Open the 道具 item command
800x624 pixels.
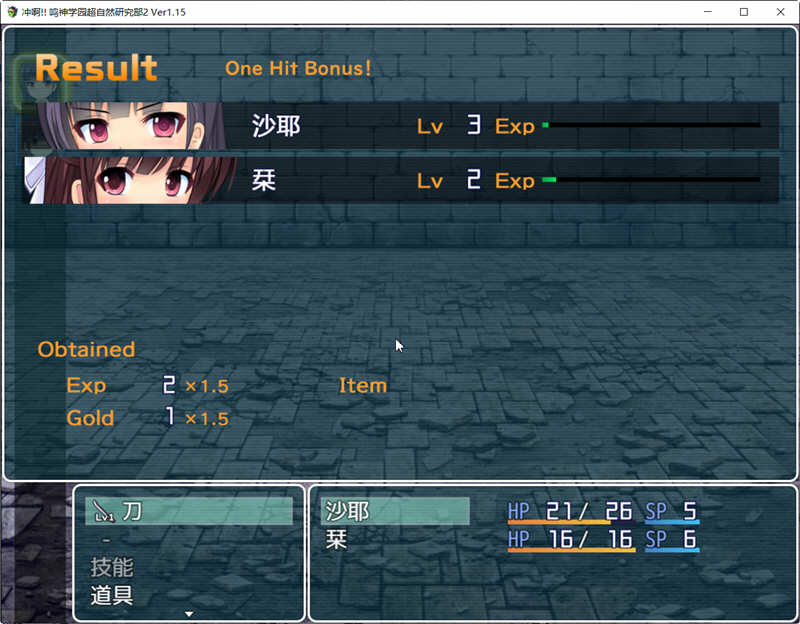coord(112,596)
